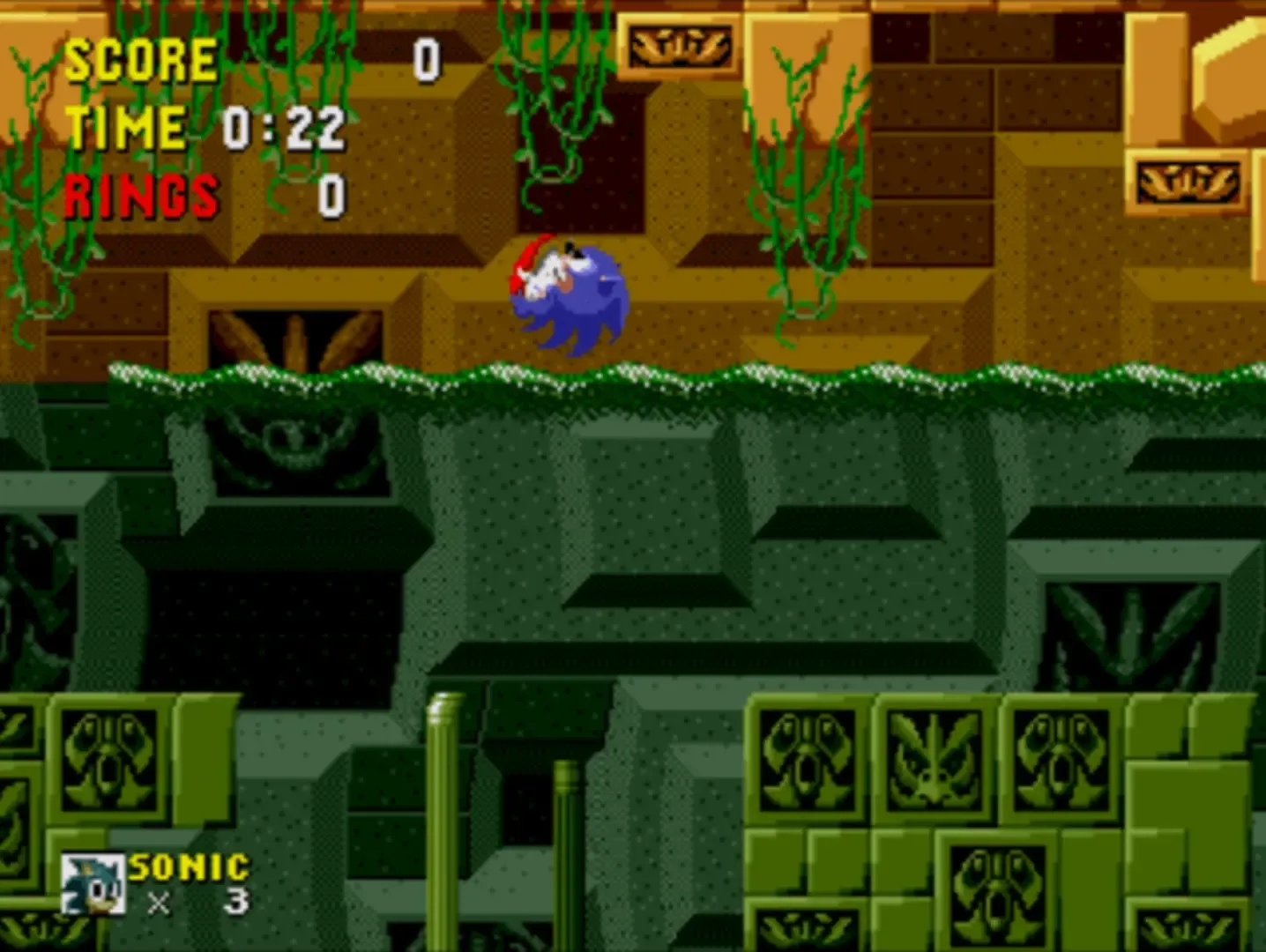Click the short broken pillar near bottom center

coord(569,855)
